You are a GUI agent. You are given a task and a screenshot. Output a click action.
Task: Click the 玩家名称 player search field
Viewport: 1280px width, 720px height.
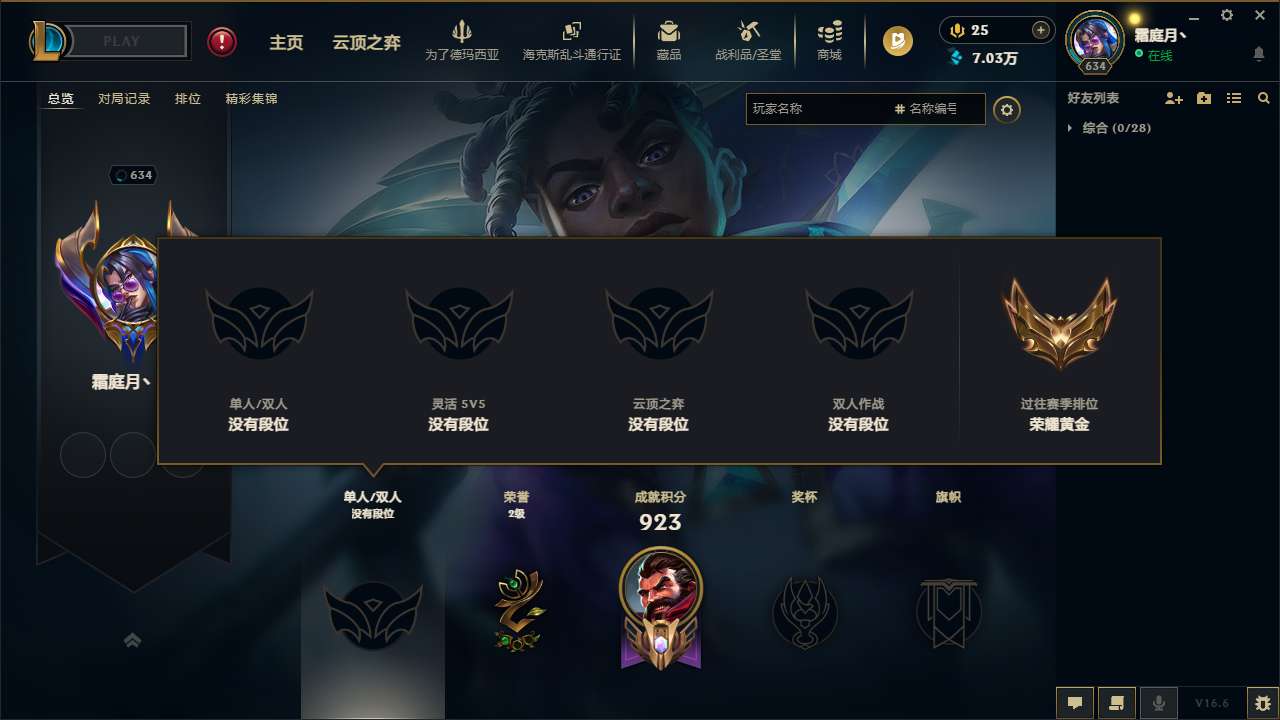coord(820,109)
